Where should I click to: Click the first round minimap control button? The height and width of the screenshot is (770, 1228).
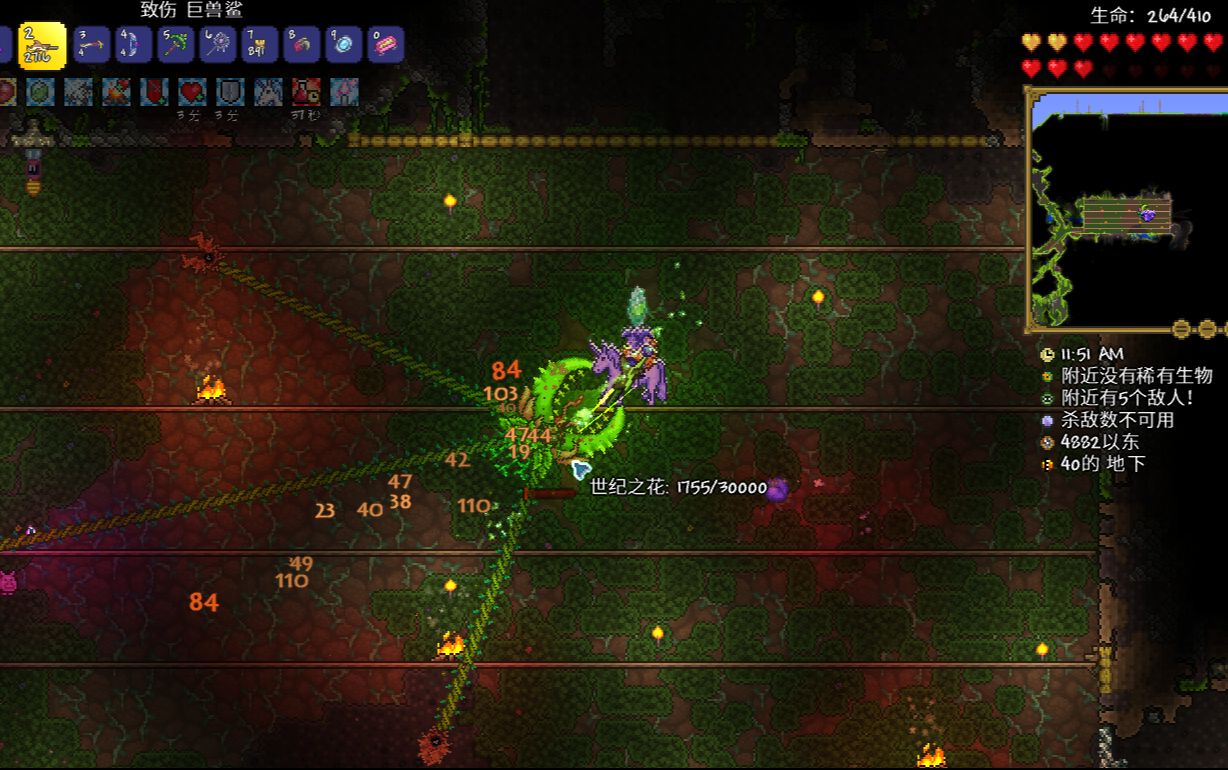point(1182,328)
